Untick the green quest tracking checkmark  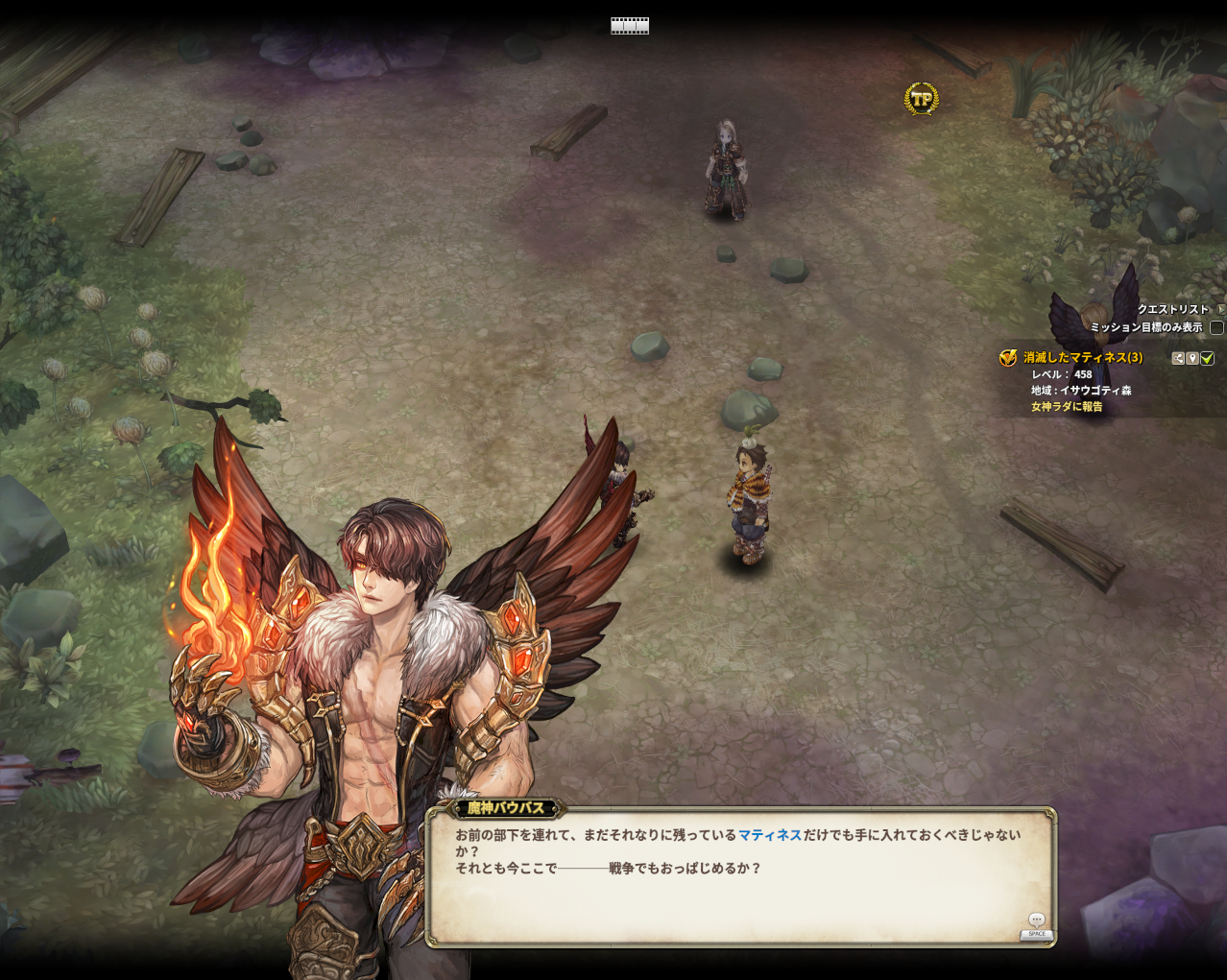pos(1207,358)
